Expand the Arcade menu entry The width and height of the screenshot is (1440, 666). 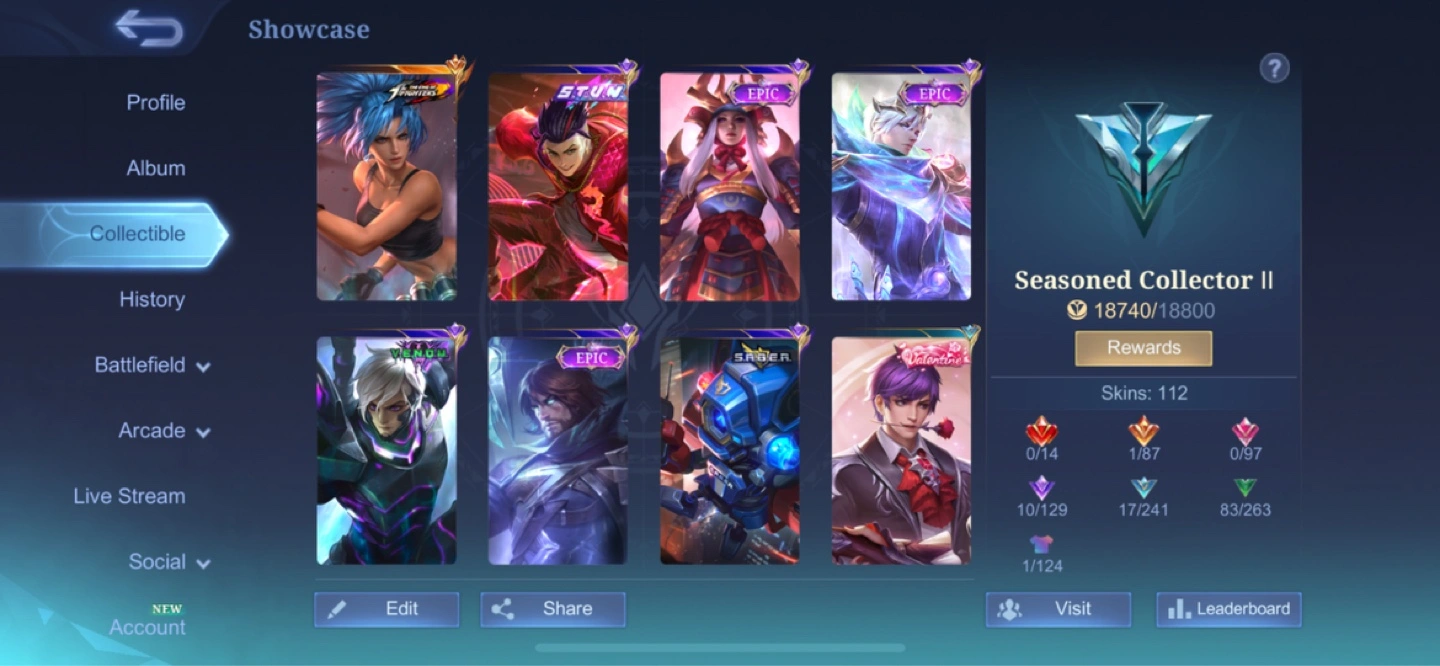click(x=164, y=431)
